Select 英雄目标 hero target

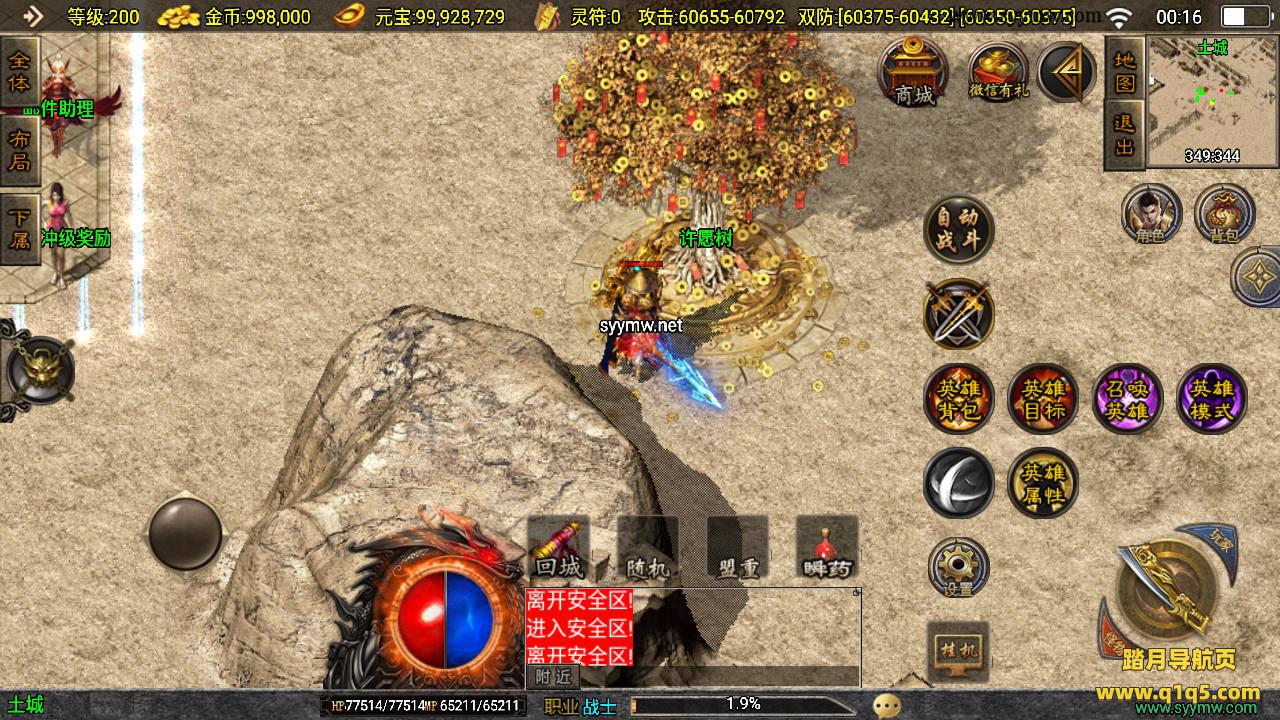click(x=1043, y=399)
